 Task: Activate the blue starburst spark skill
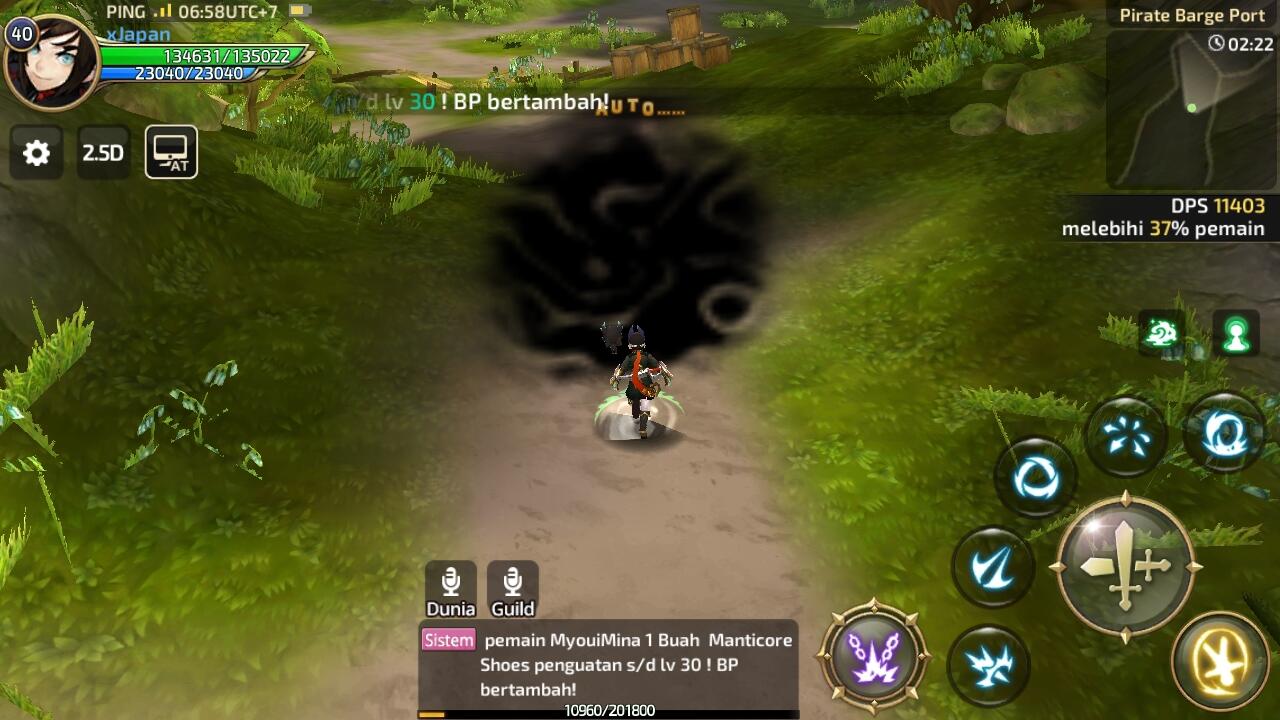click(x=1127, y=436)
